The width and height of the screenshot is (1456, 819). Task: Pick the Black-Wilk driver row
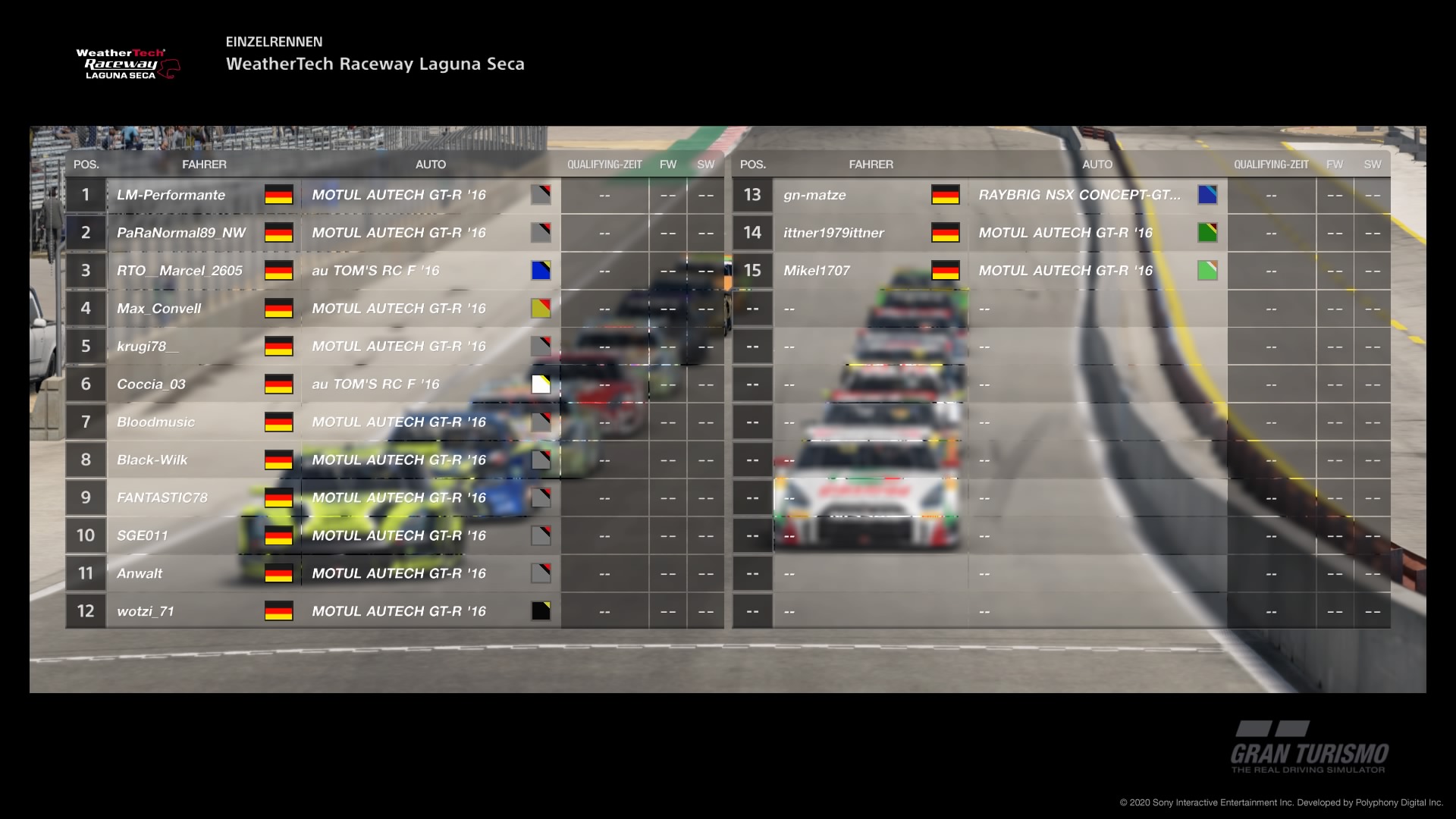pos(152,460)
